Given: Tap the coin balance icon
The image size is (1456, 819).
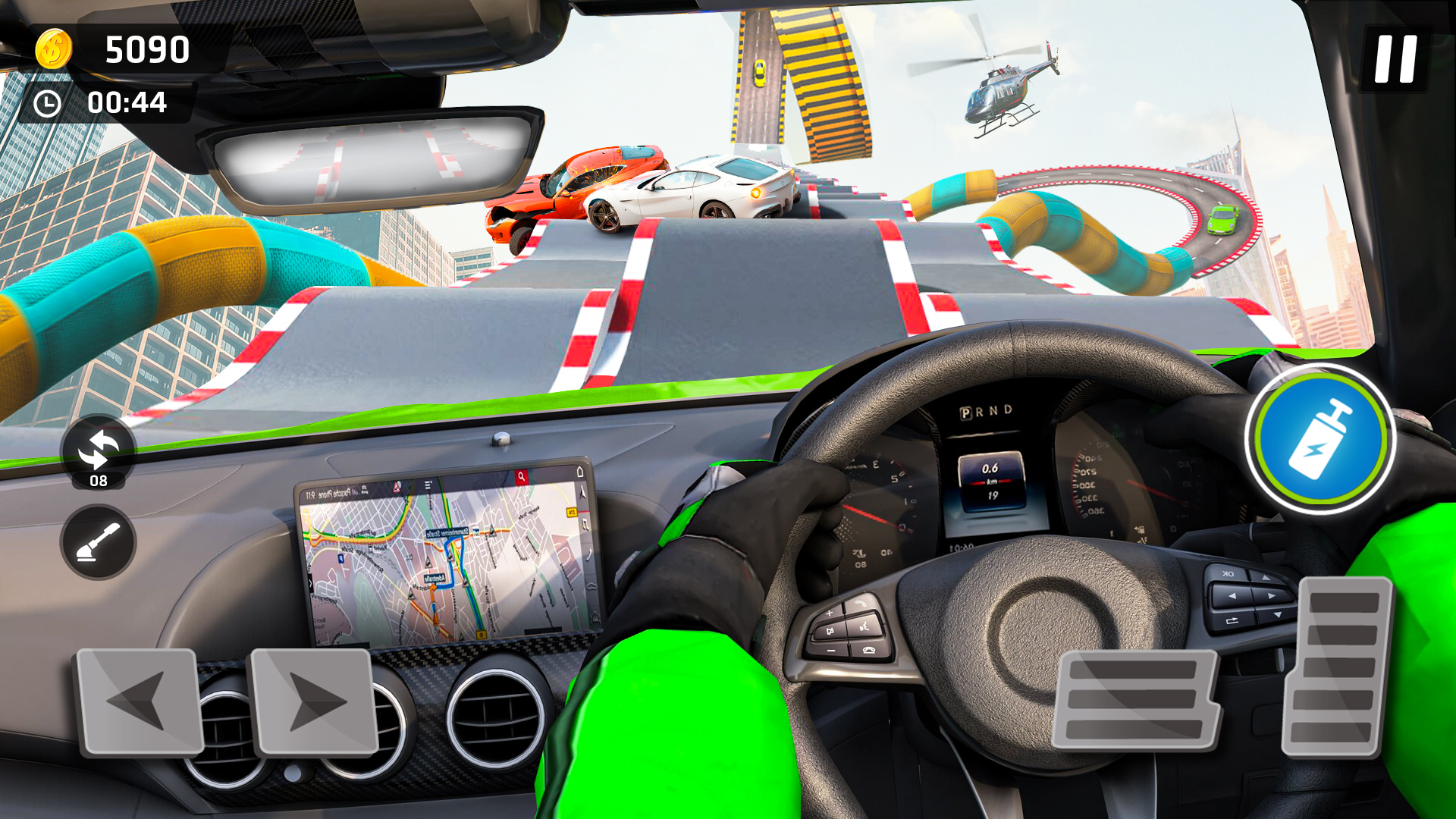Looking at the screenshot, I should point(53,49).
